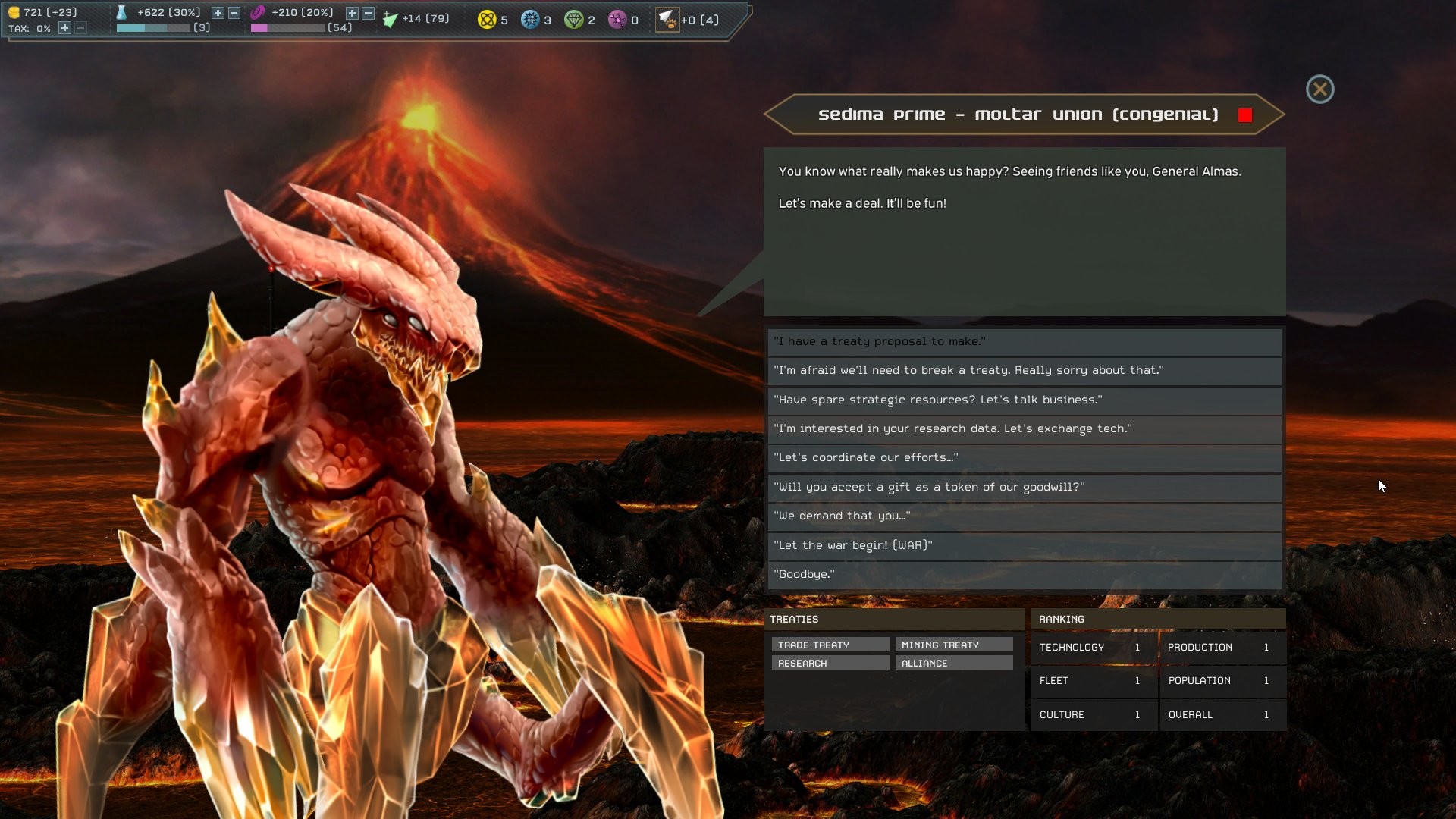
Task: Click the blue snowflake resource icon
Action: point(531,19)
